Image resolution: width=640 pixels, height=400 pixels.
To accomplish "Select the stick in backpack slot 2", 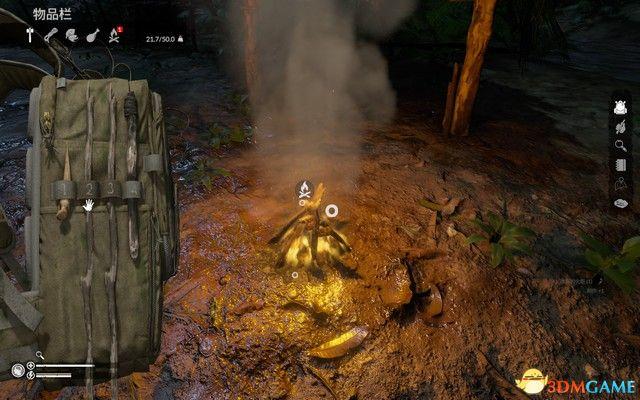I will point(88,188).
